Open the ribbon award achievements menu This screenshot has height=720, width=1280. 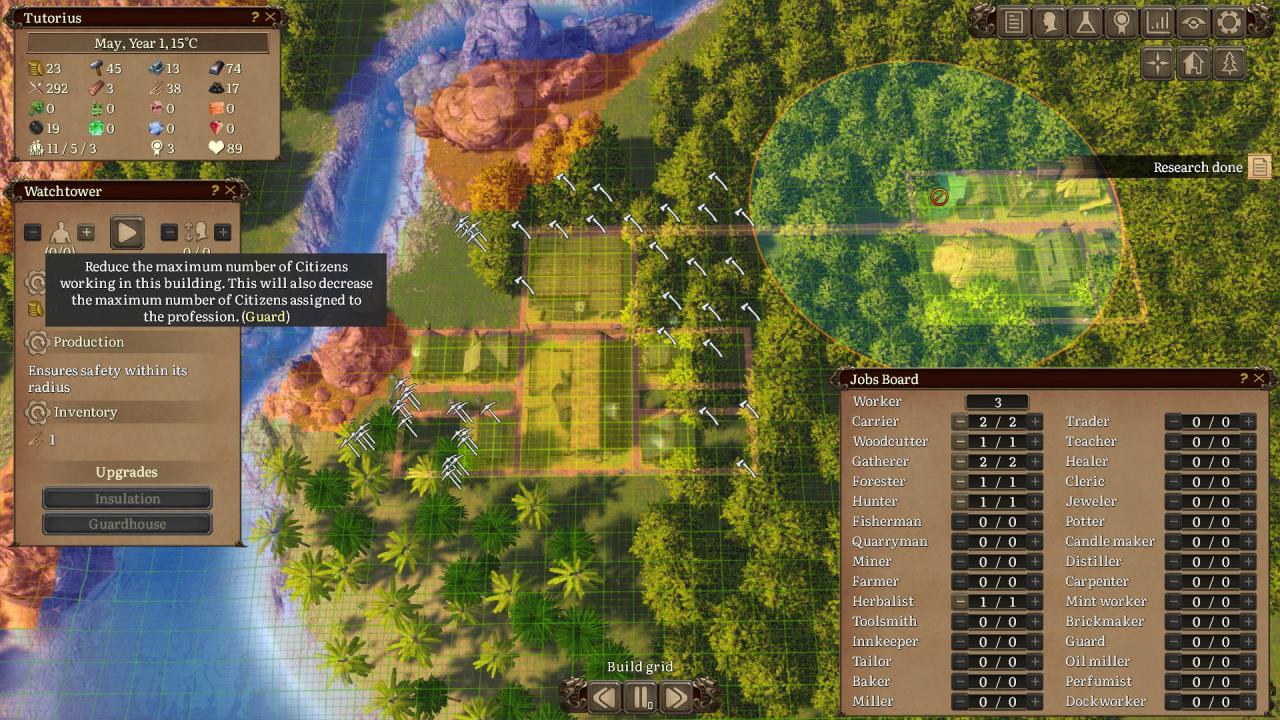(1122, 23)
